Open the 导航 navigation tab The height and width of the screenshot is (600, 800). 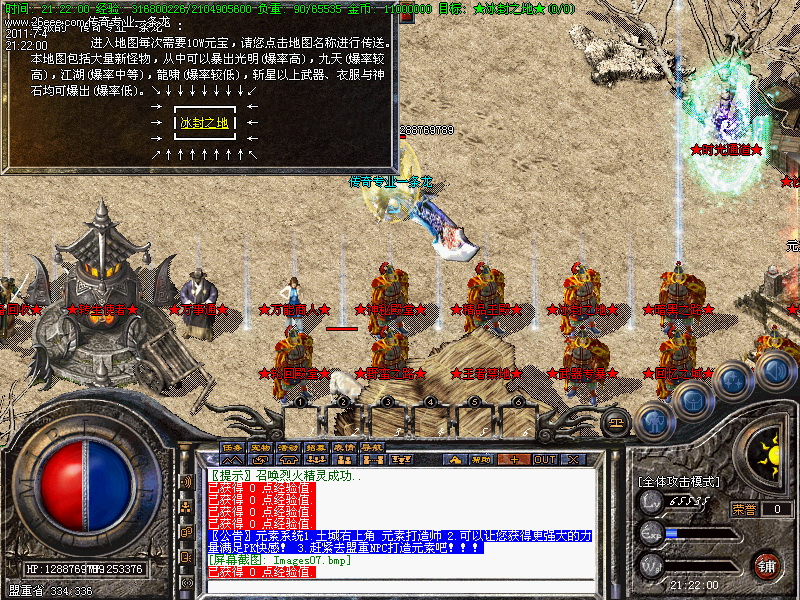pos(372,446)
